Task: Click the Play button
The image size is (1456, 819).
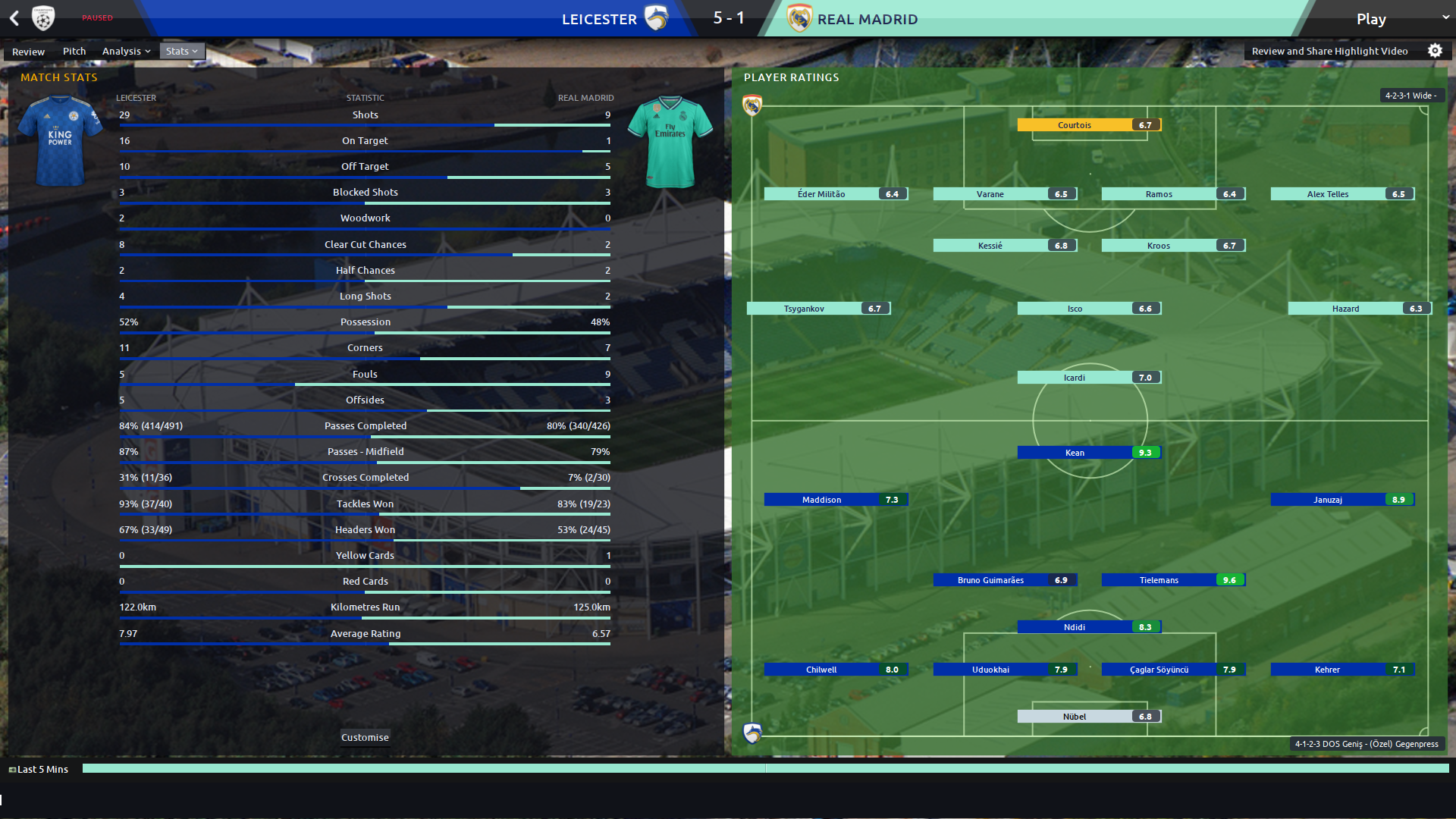Action: (1371, 19)
